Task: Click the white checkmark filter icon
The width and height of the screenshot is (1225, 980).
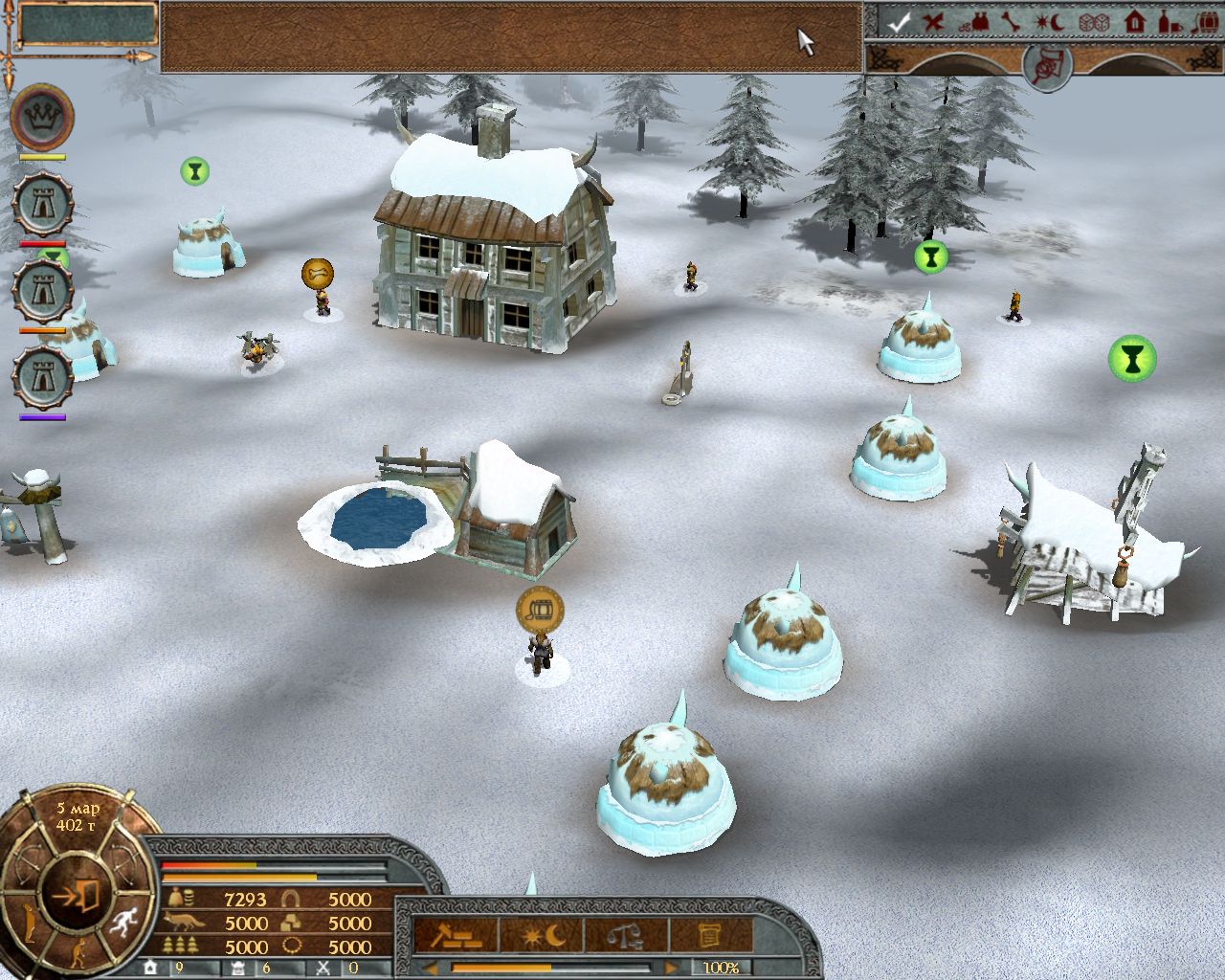Action: coord(897,22)
